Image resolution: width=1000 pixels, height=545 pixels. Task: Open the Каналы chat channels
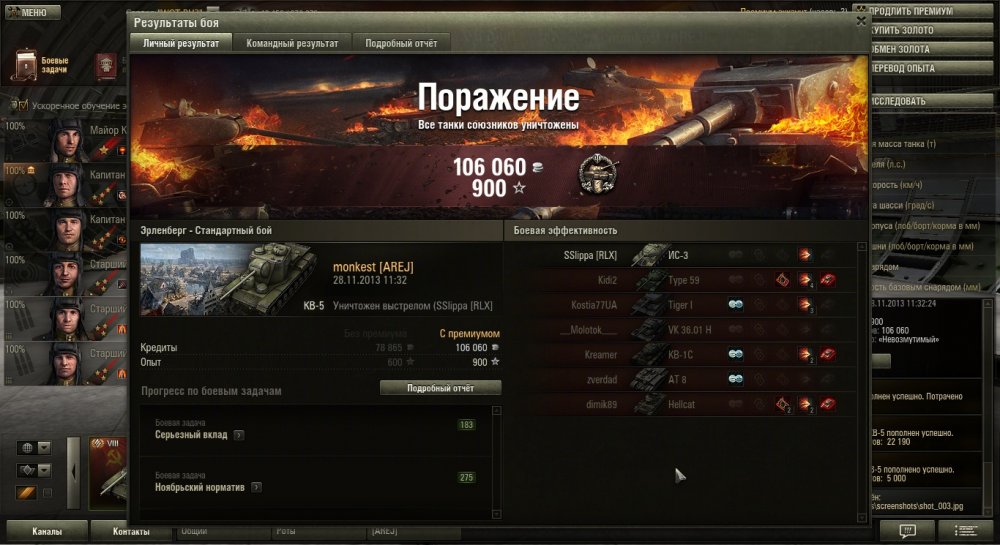click(x=47, y=531)
